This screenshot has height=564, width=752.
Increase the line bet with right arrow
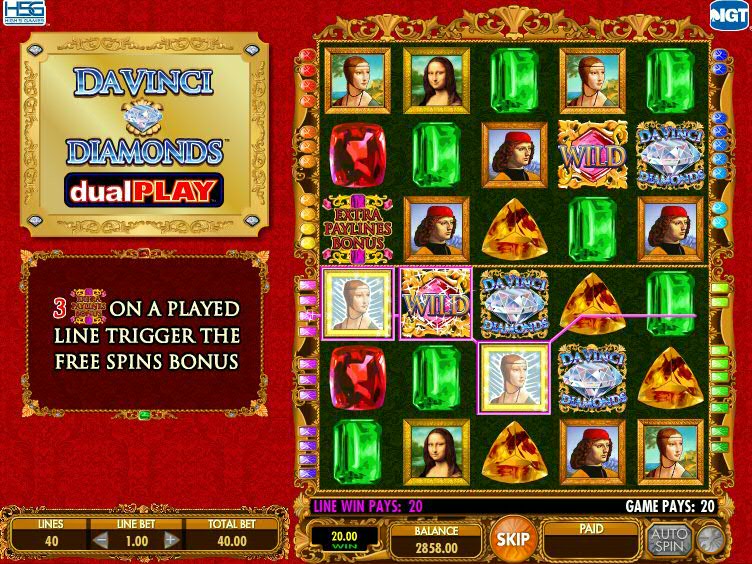pyautogui.click(x=171, y=541)
